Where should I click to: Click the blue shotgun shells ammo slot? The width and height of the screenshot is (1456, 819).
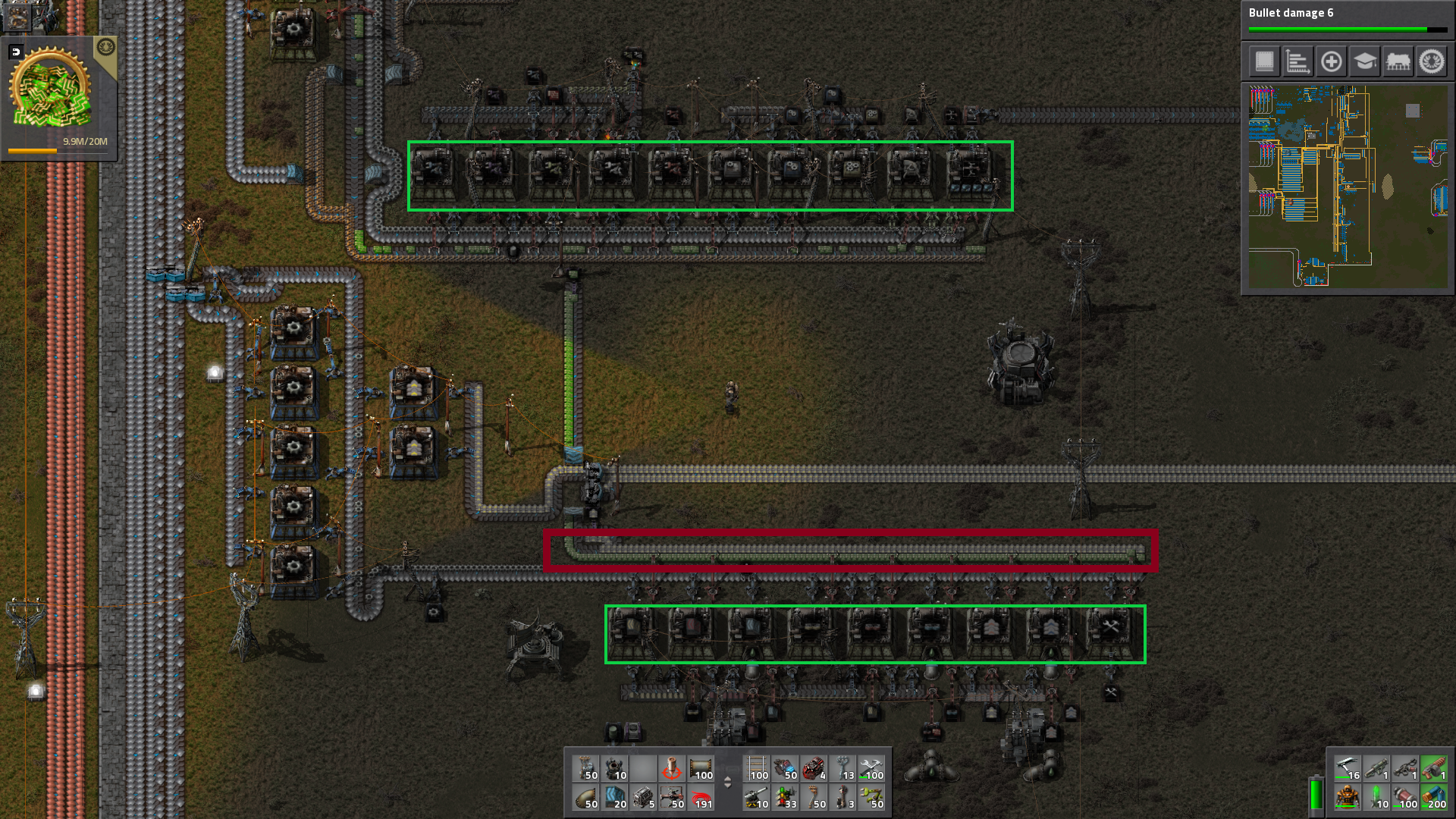(x=1432, y=798)
